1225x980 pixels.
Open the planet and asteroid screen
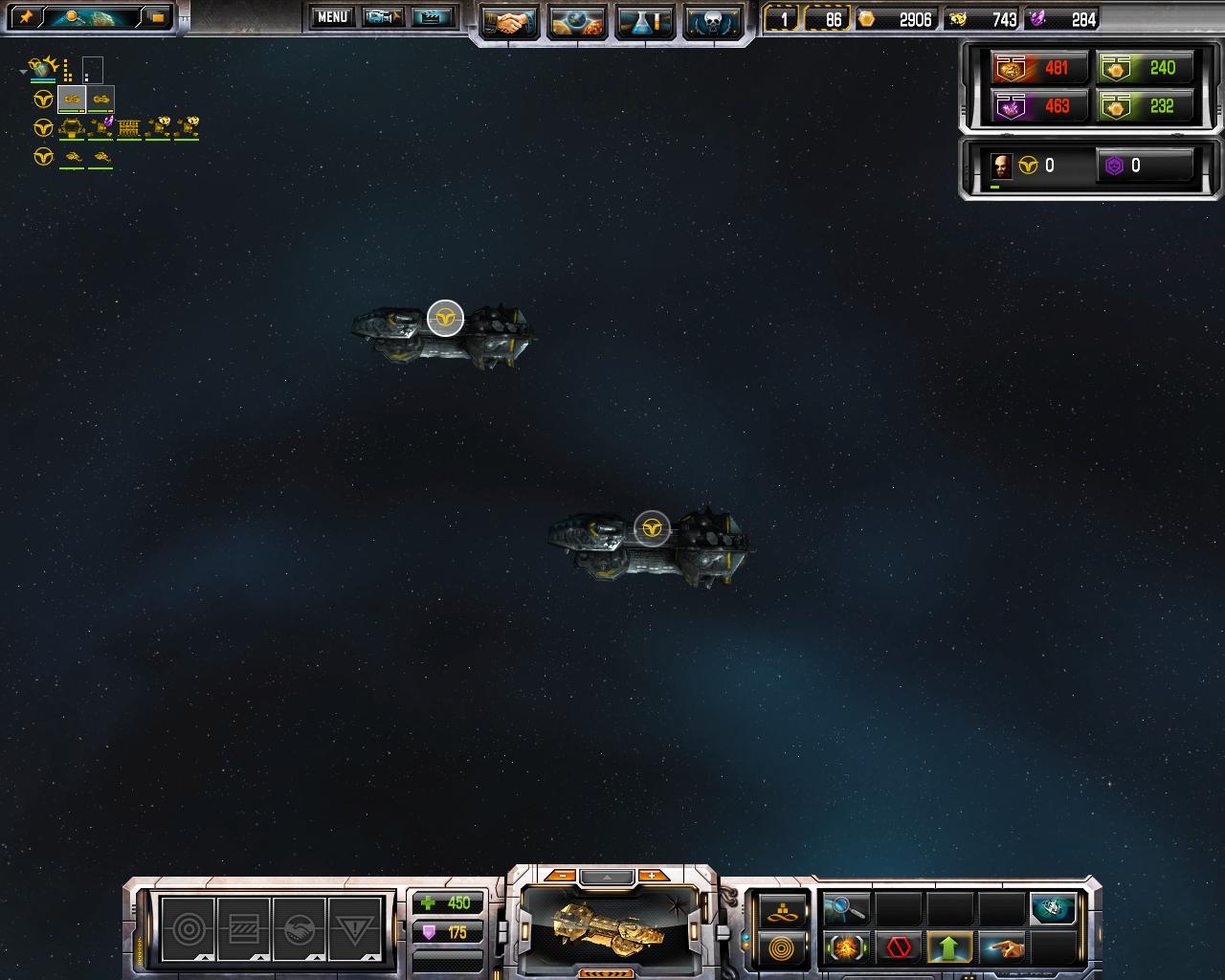[577, 22]
